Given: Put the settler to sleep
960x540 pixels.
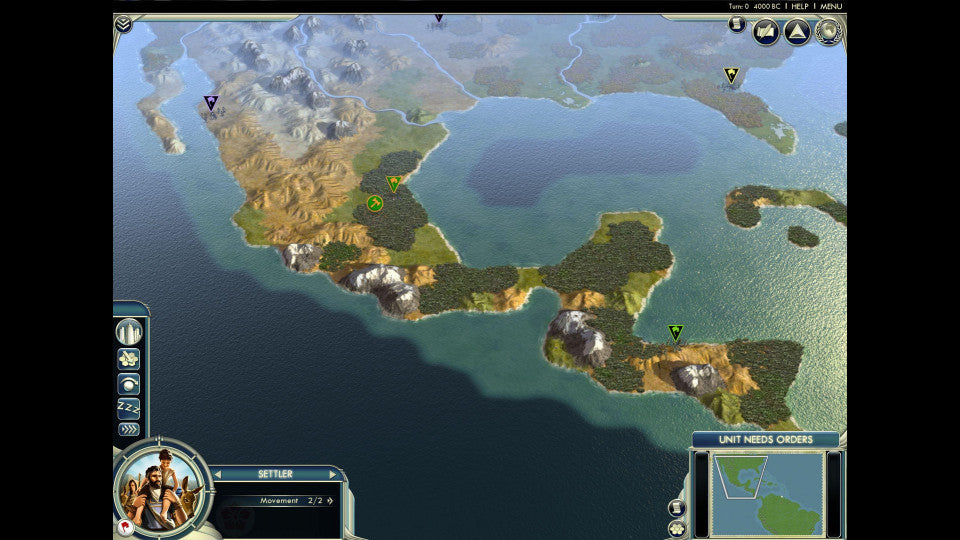Looking at the screenshot, I should coord(129,408).
